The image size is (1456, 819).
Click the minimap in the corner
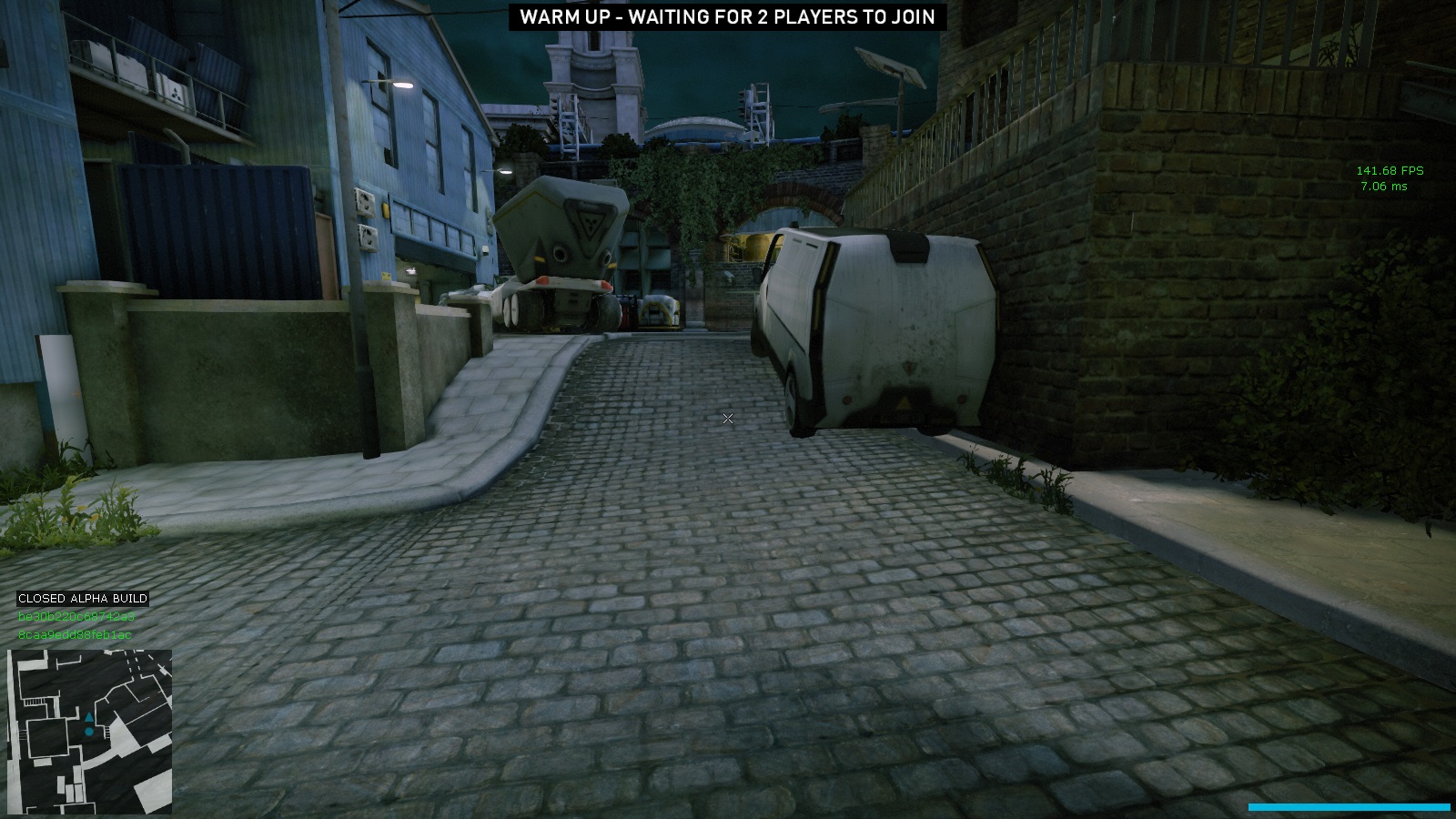click(89, 732)
